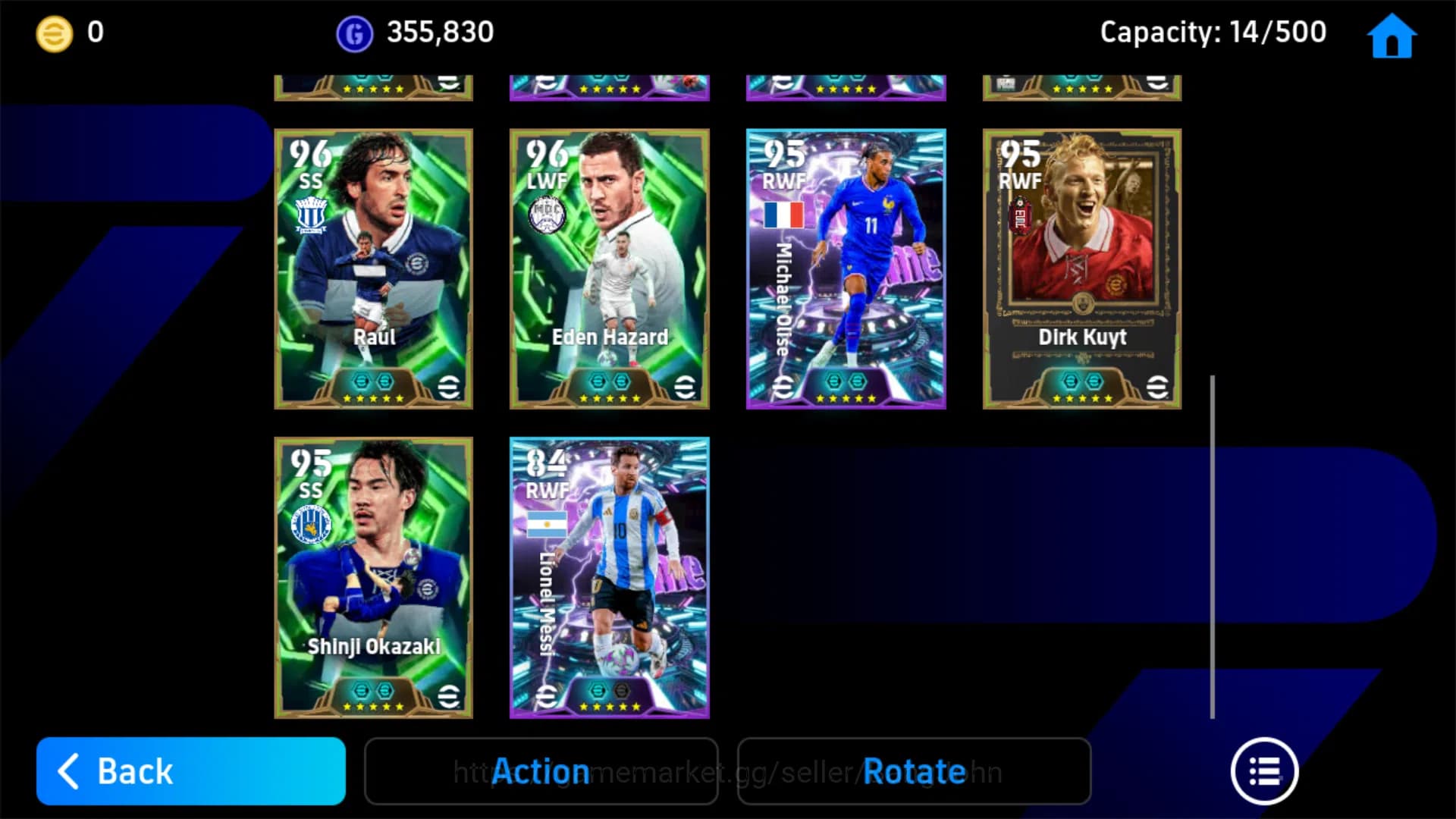Select the Lionel Messi player card
Image resolution: width=1456 pixels, height=819 pixels.
point(608,578)
